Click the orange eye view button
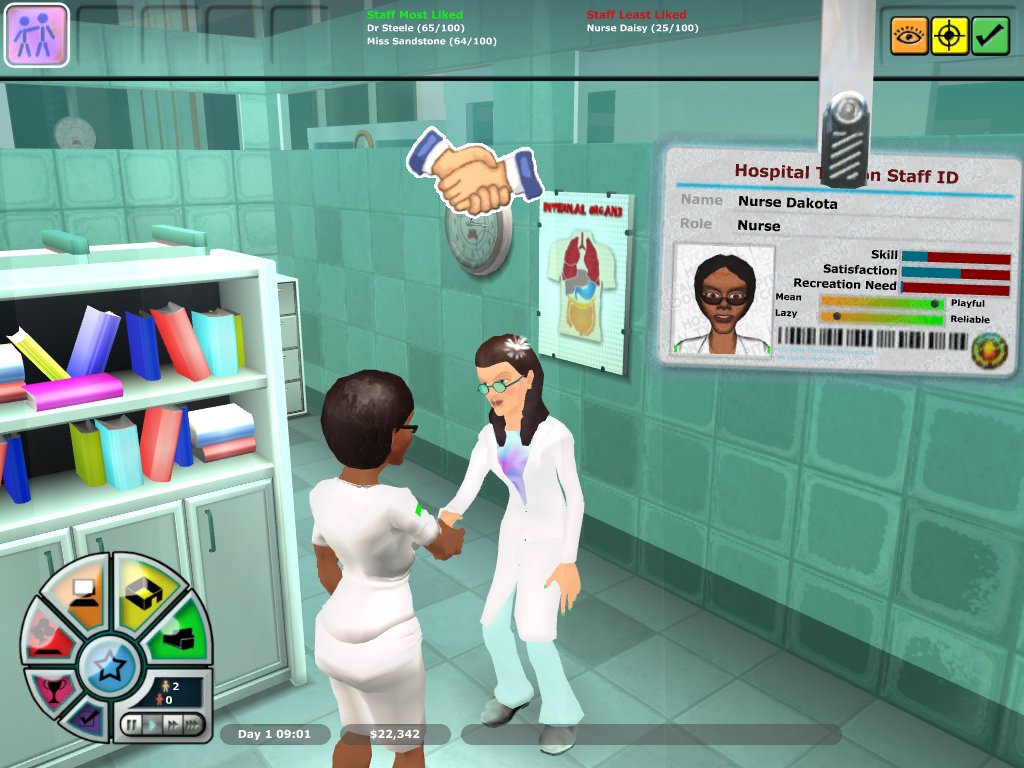Viewport: 1024px width, 768px height. click(909, 36)
